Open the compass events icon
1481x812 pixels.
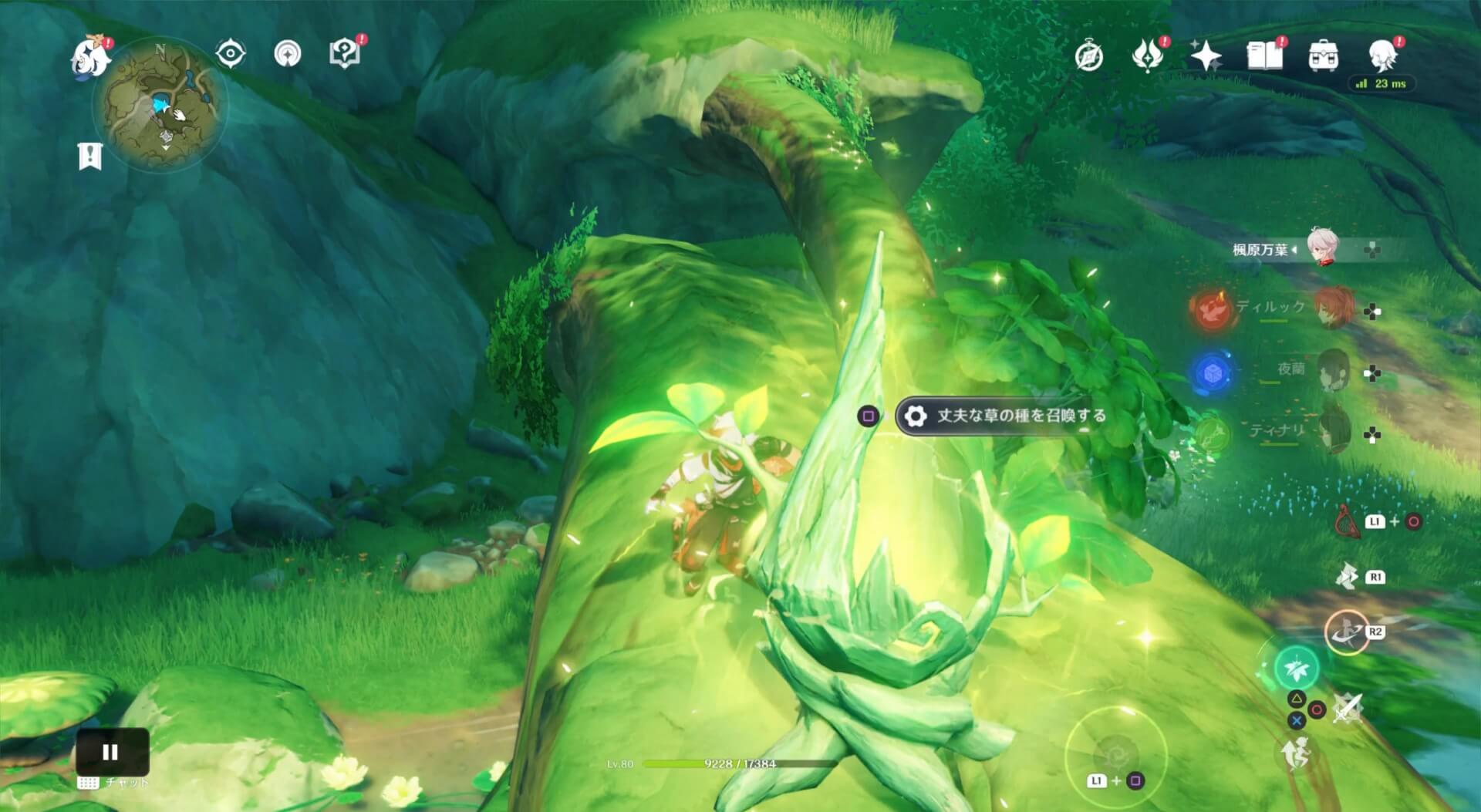click(1089, 56)
